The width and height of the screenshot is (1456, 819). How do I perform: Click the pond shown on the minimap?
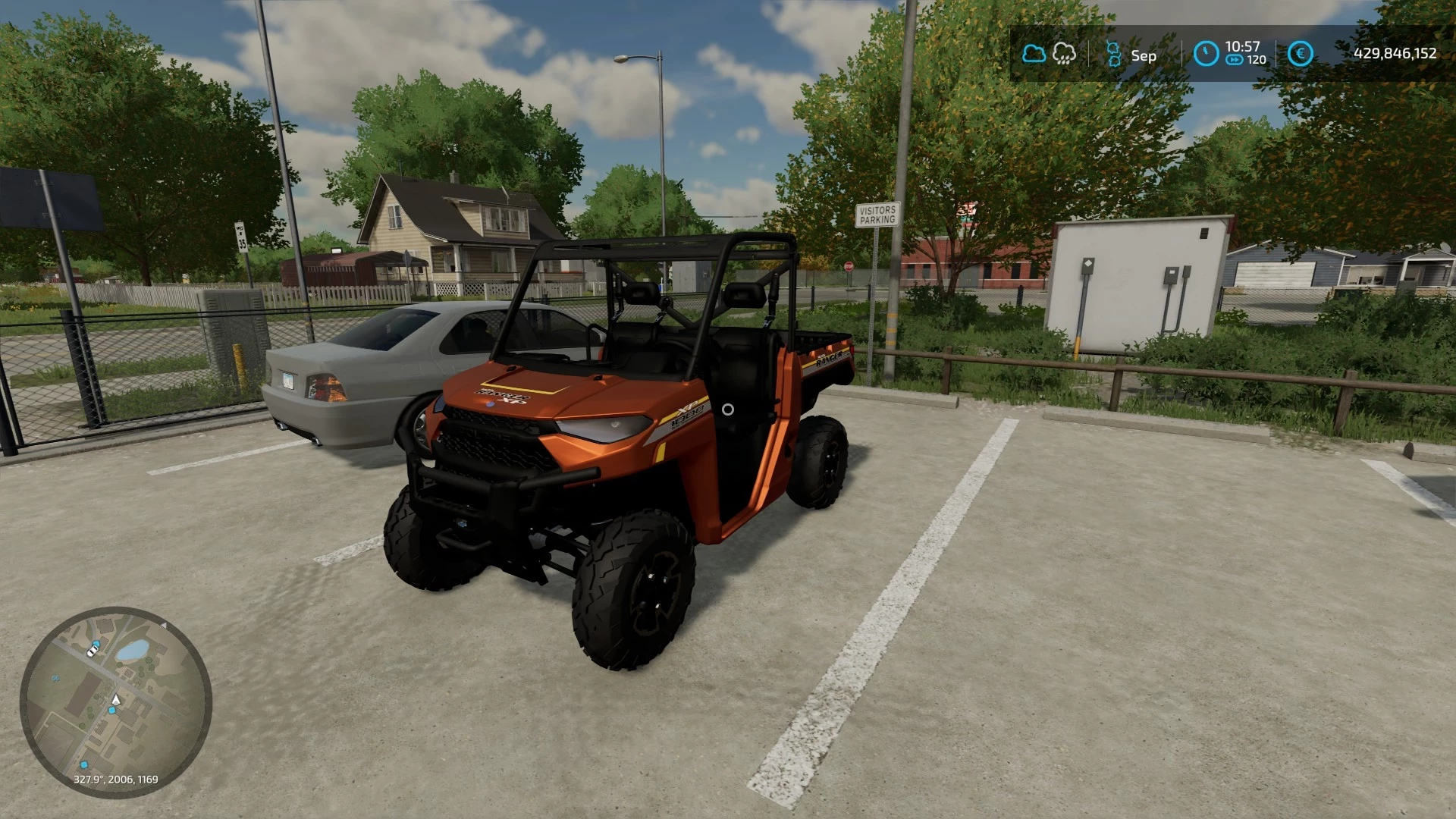click(133, 649)
